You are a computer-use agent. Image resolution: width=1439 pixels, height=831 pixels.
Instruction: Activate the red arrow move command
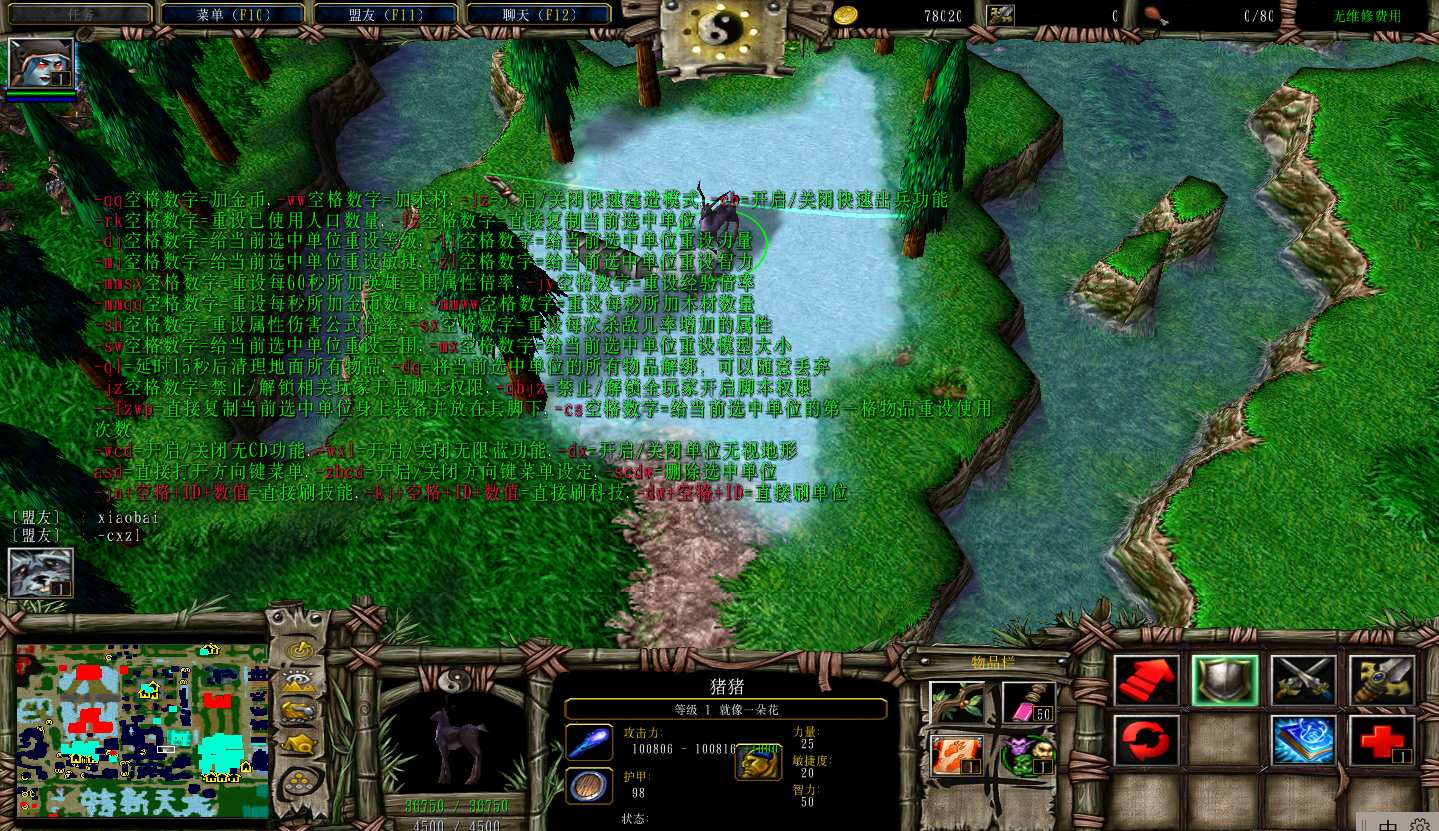click(x=1147, y=680)
